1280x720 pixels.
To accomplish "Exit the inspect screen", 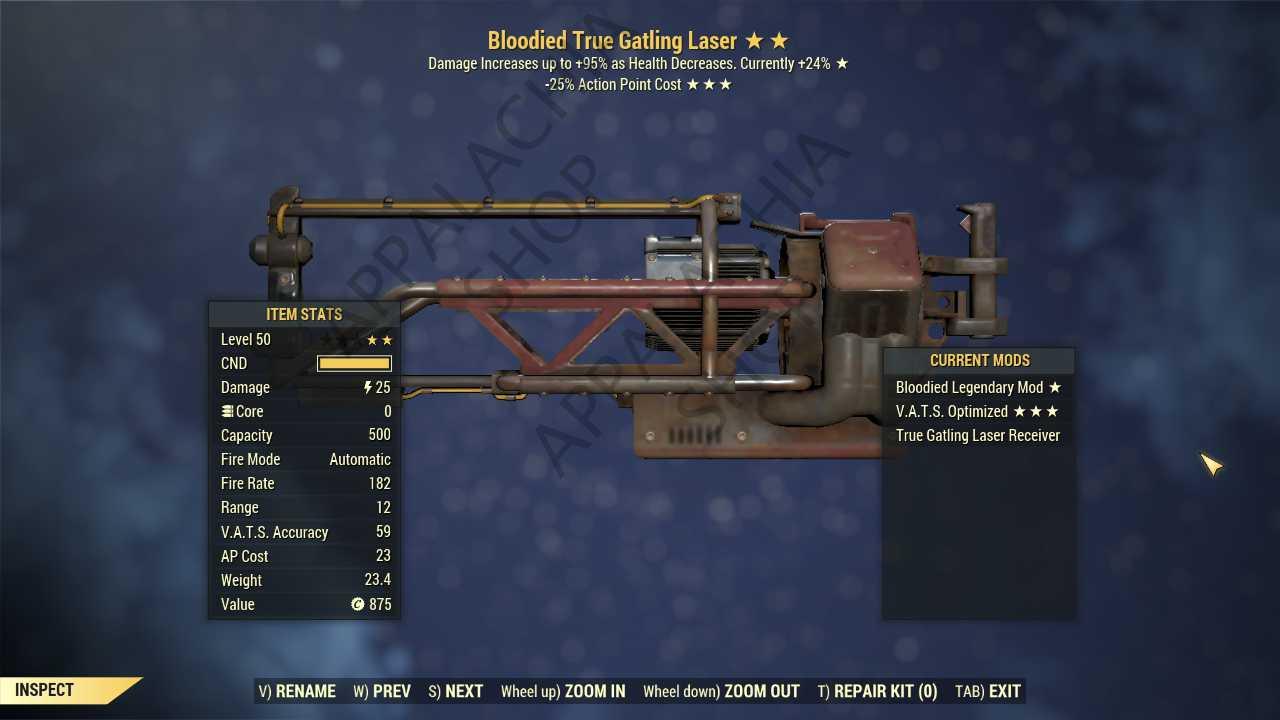I will 988,691.
